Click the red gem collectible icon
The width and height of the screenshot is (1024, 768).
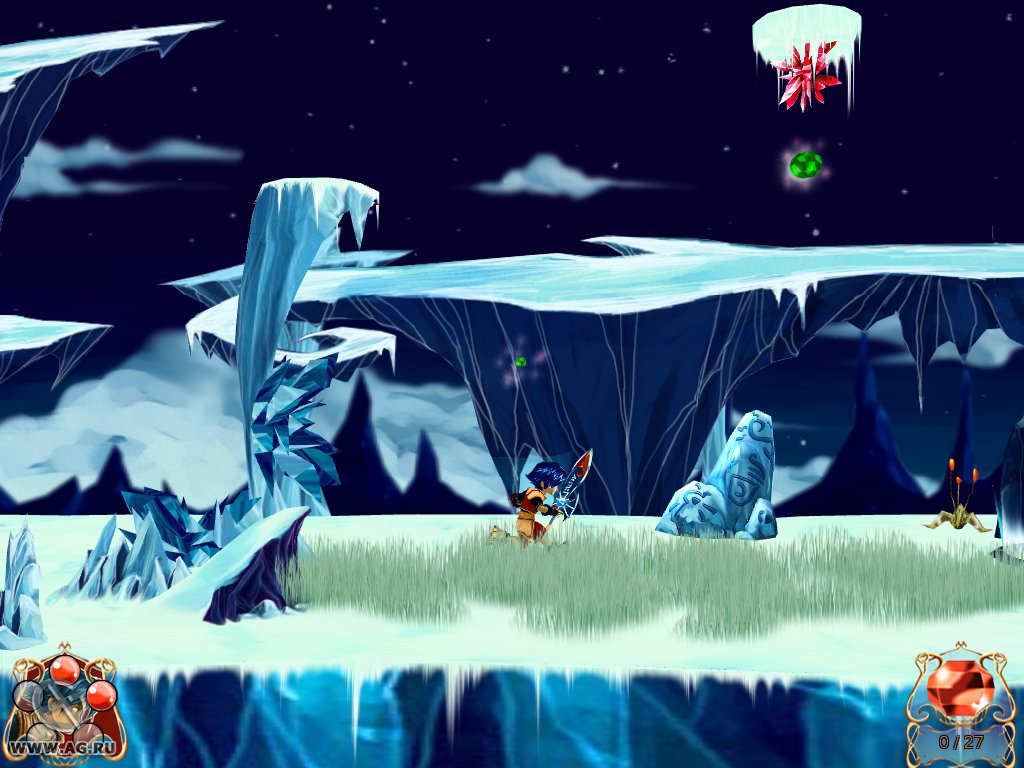(959, 688)
